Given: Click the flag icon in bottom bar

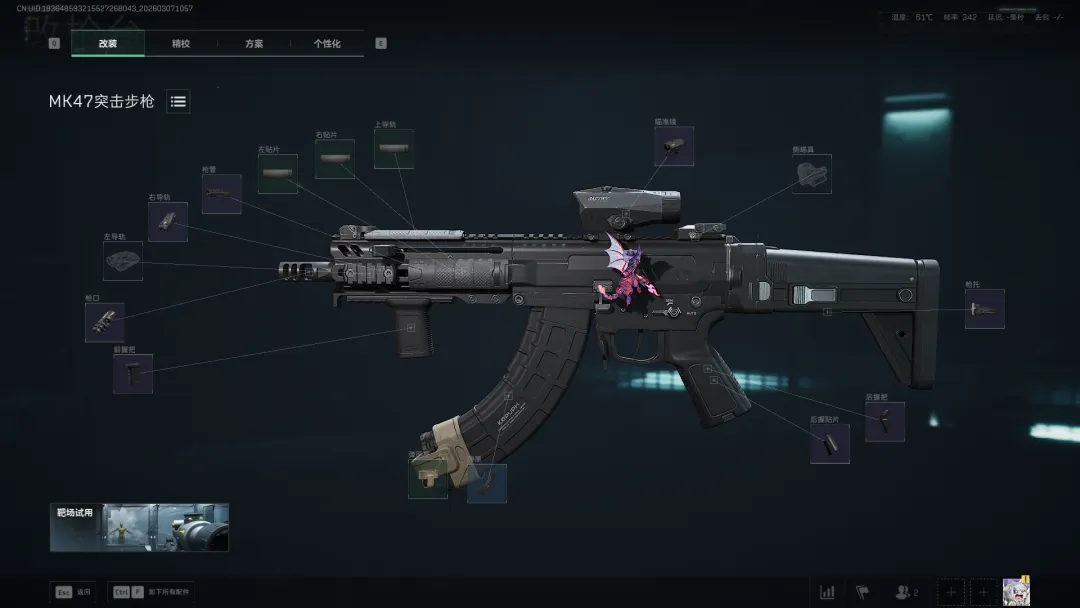Looking at the screenshot, I should tap(862, 592).
